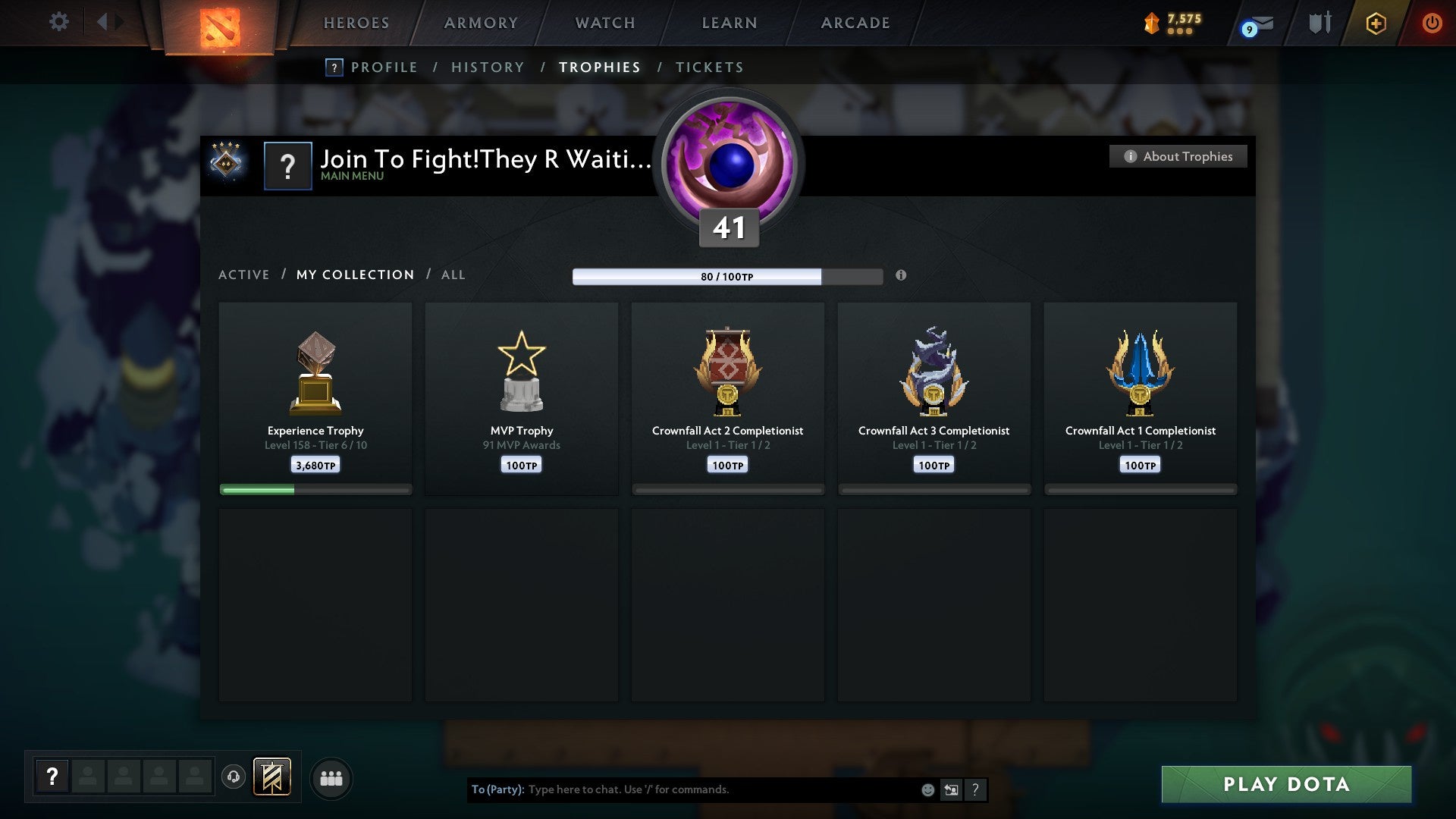Expand the trophy points info tooltip
Screen dimensions: 1456x819
click(901, 276)
